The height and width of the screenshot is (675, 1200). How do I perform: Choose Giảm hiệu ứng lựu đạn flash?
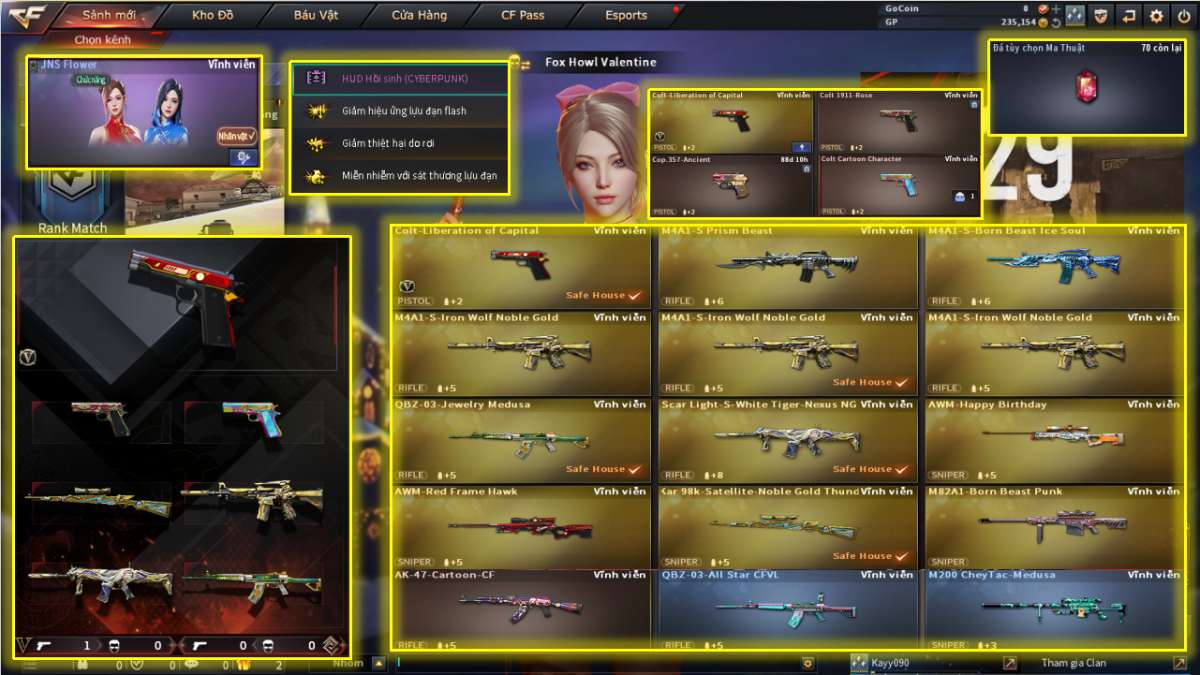click(399, 110)
